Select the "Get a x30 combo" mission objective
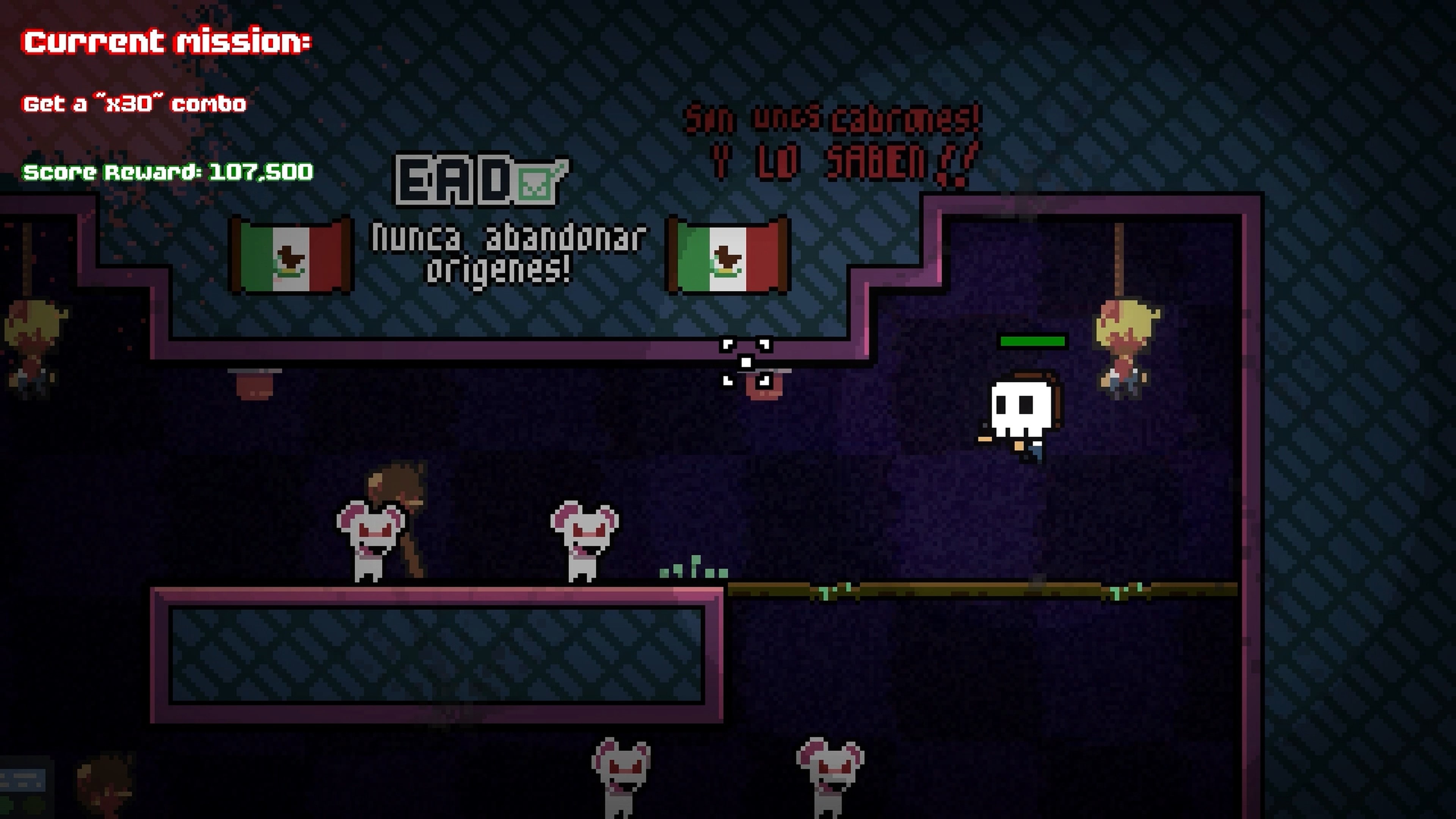Viewport: 1456px width, 819px height. [x=135, y=104]
